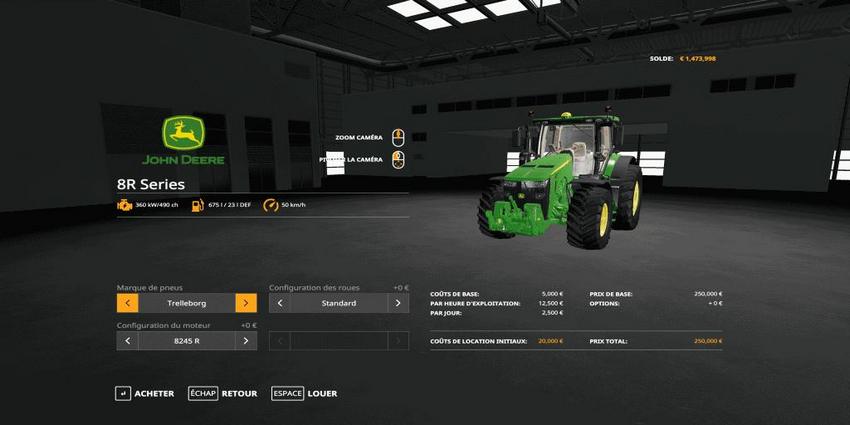850x425 pixels.
Task: Go back with the Retour button
Action: tap(223, 394)
